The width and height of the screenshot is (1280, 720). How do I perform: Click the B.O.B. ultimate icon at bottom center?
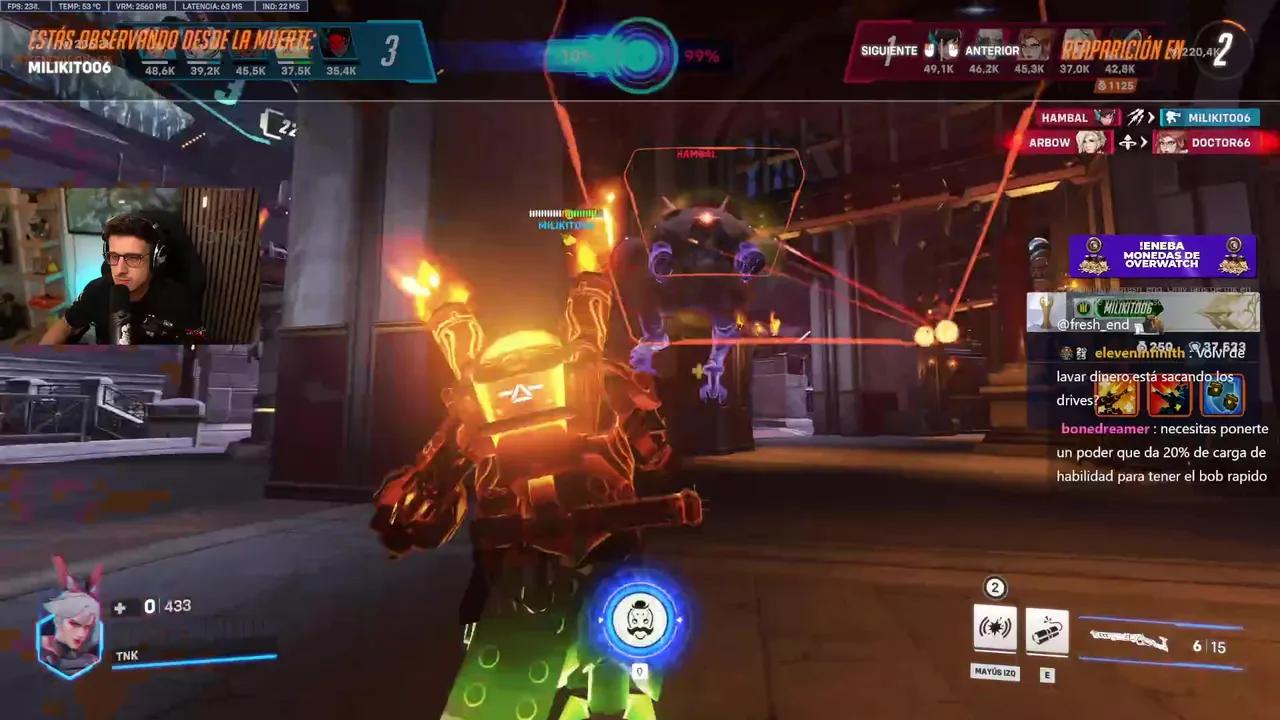[x=640, y=620]
